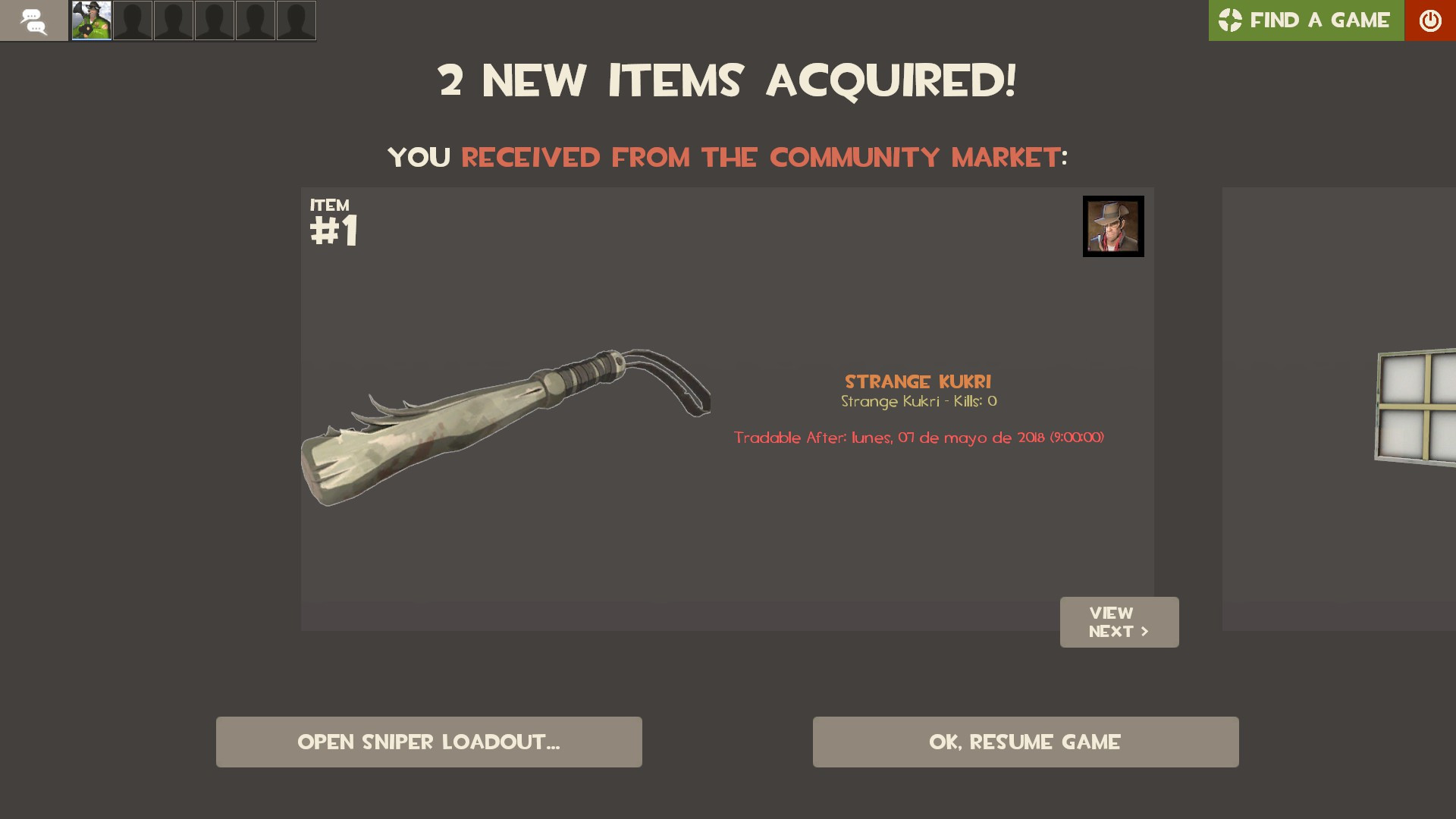Click the Tradable After date text

click(x=918, y=437)
